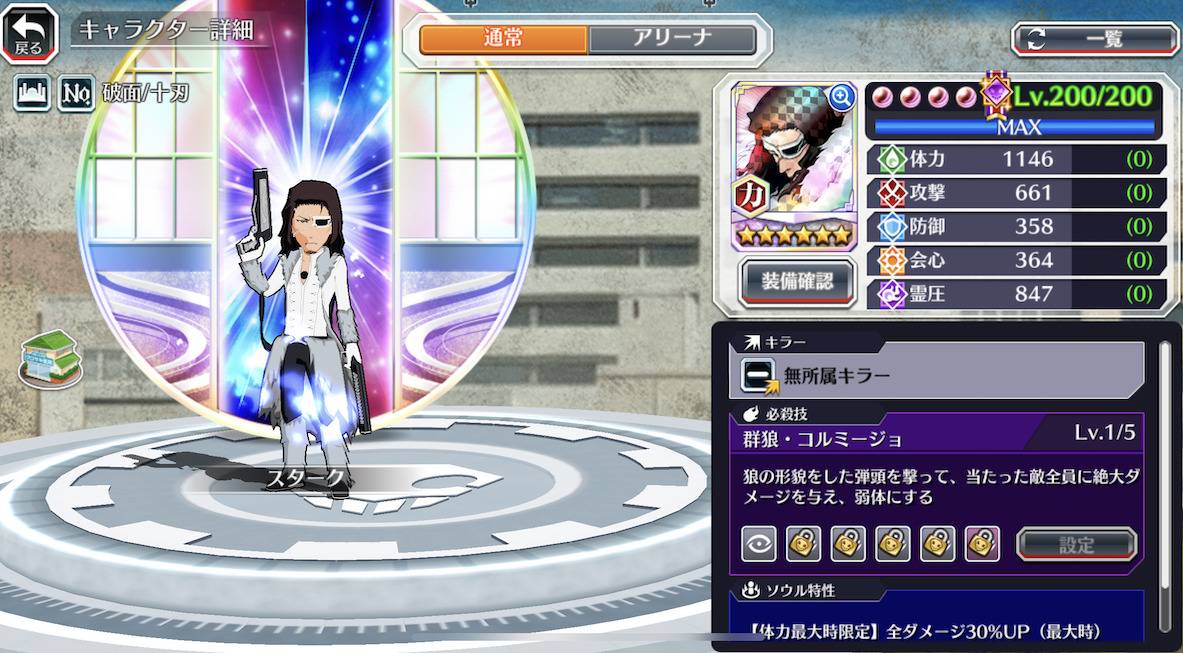Go back with the 戻る button
The width and height of the screenshot is (1183, 653).
[29, 33]
